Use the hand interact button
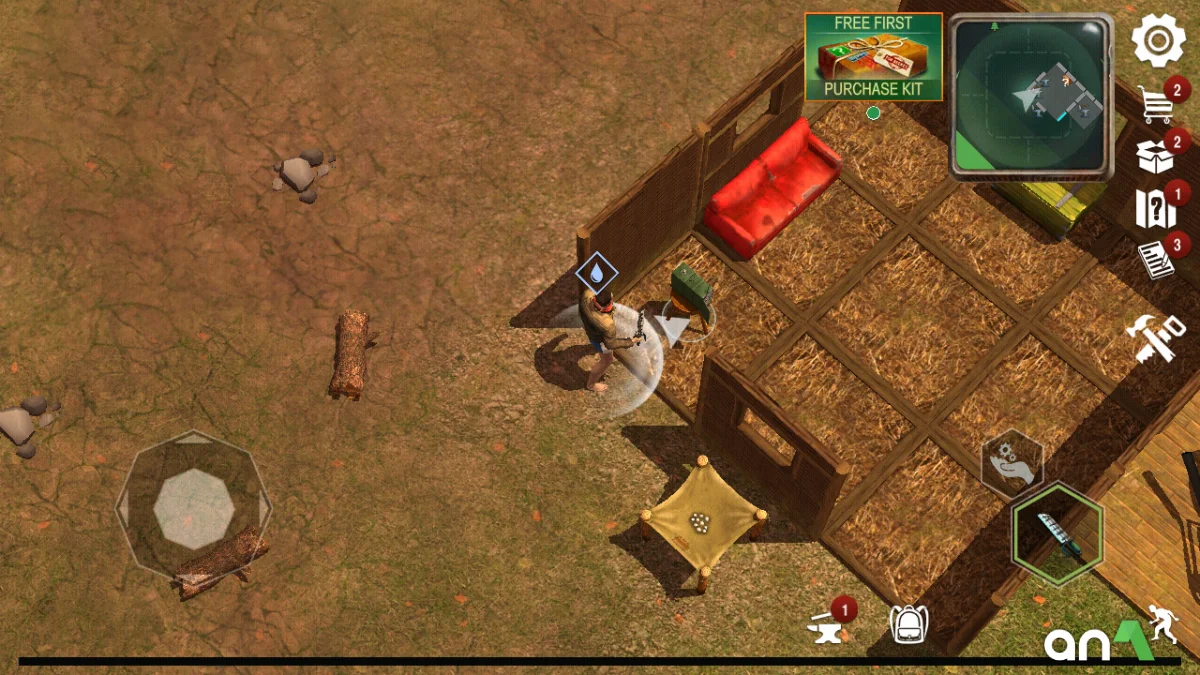Screen dimensions: 1200x675 point(1012,463)
